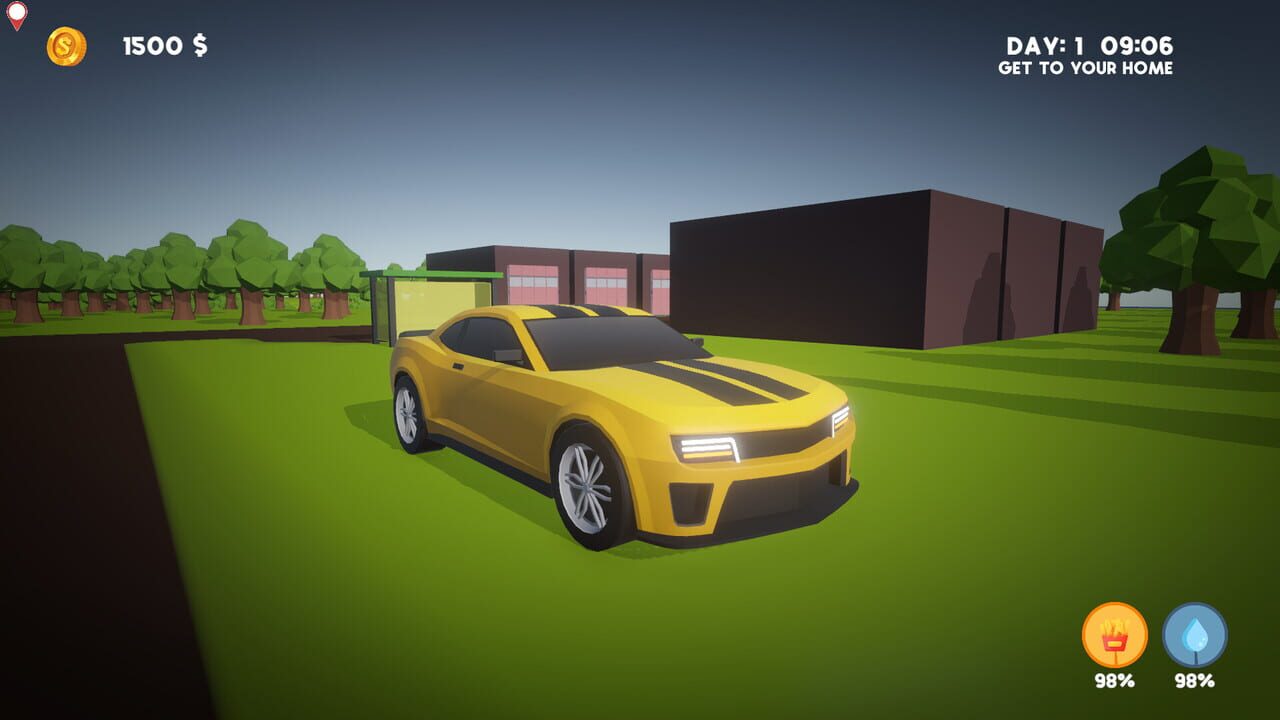The image size is (1280, 720).
Task: Select the yellow sports car
Action: [620, 430]
